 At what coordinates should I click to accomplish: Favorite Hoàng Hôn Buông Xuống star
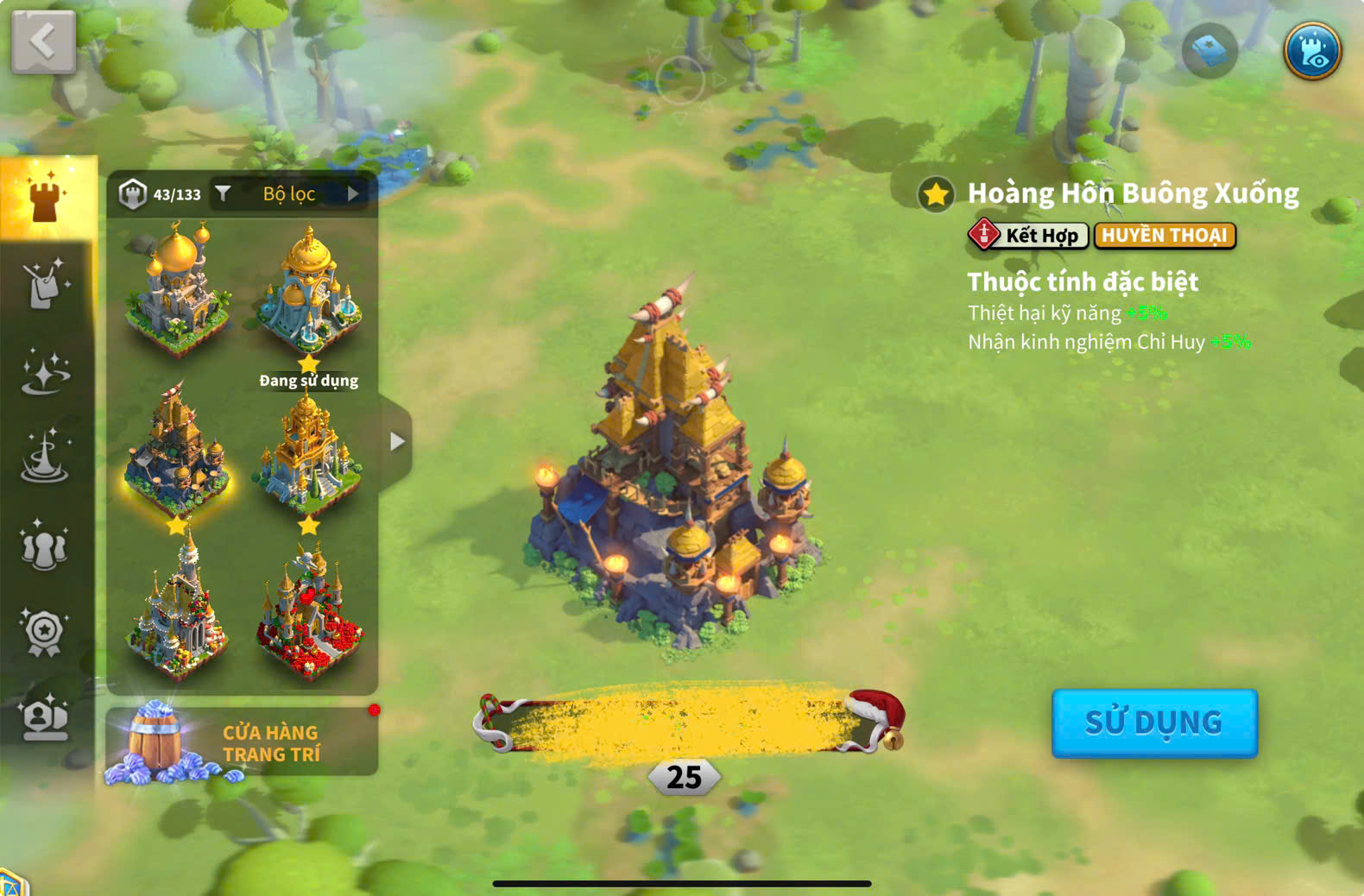pos(936,194)
